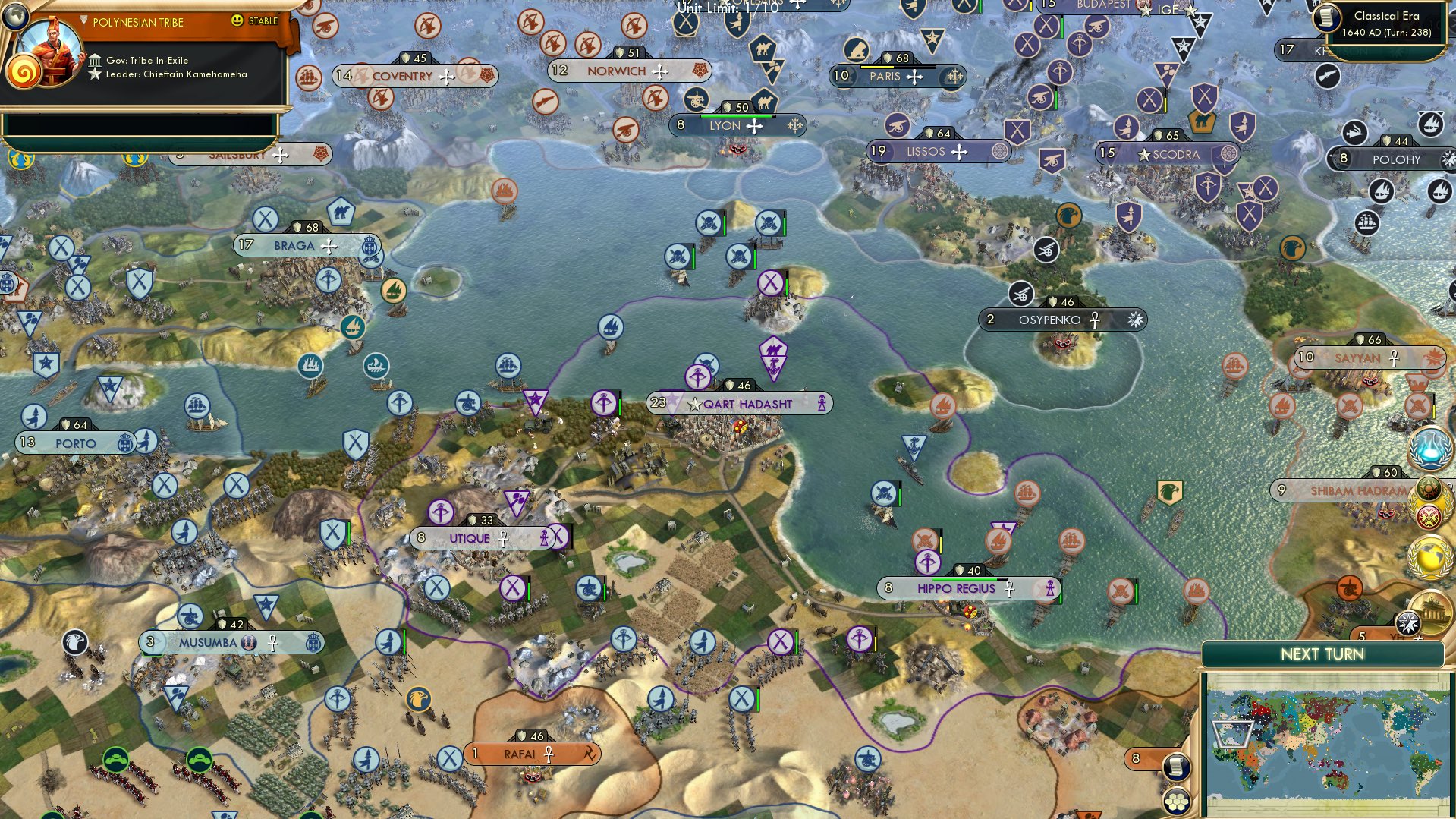Toggle strategic view with the hex grid icon
Screen dimensions: 1456x819
click(x=1177, y=802)
